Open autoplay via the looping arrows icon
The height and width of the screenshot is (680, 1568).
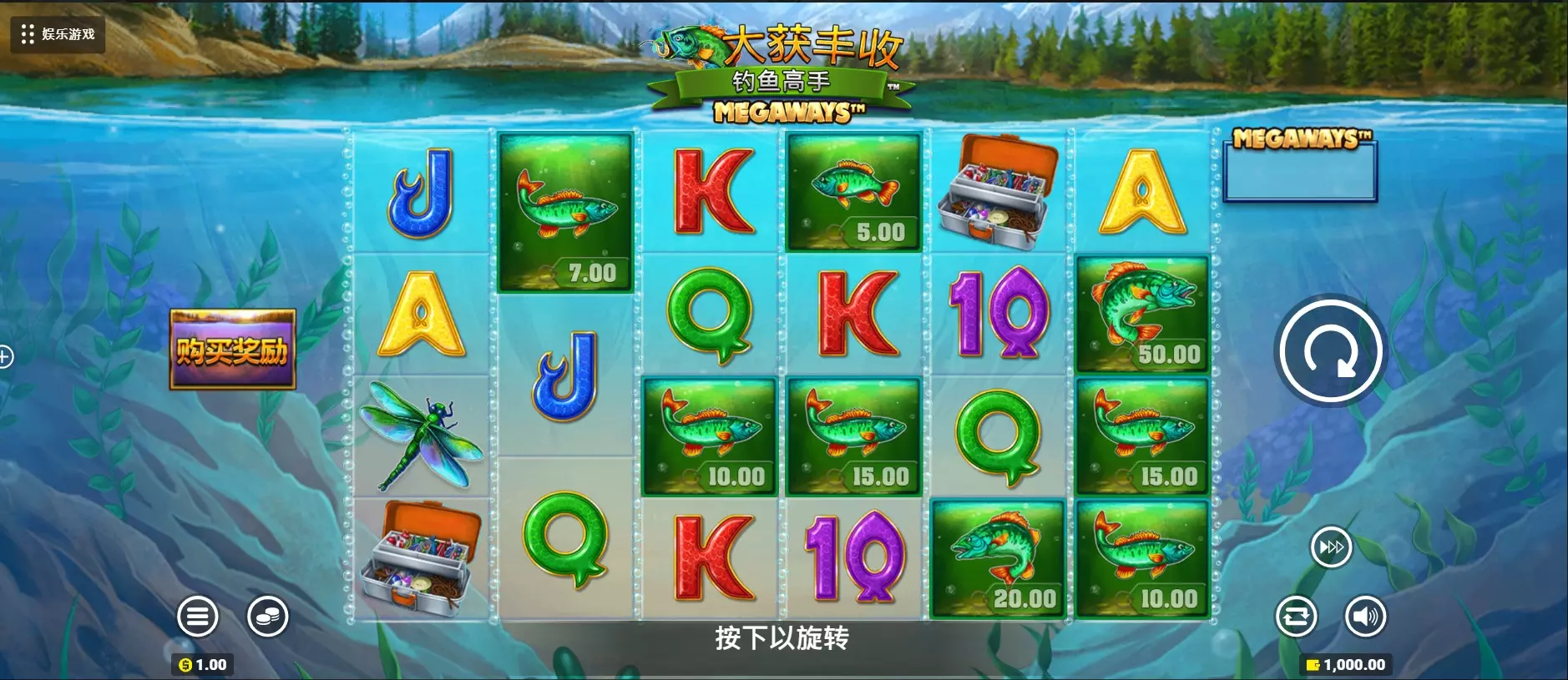point(1296,617)
